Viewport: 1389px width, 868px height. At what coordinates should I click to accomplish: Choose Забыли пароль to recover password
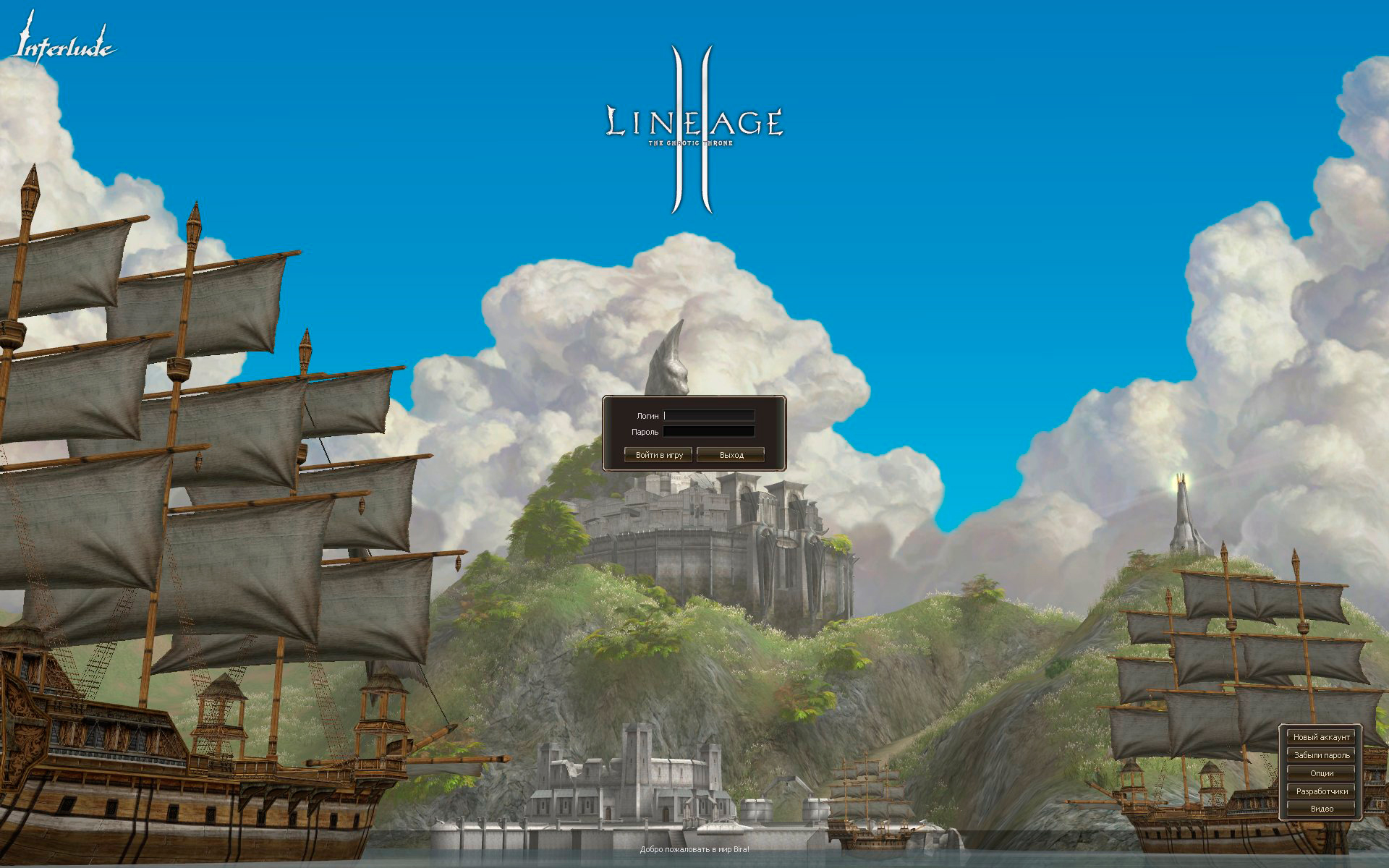pos(1321,755)
